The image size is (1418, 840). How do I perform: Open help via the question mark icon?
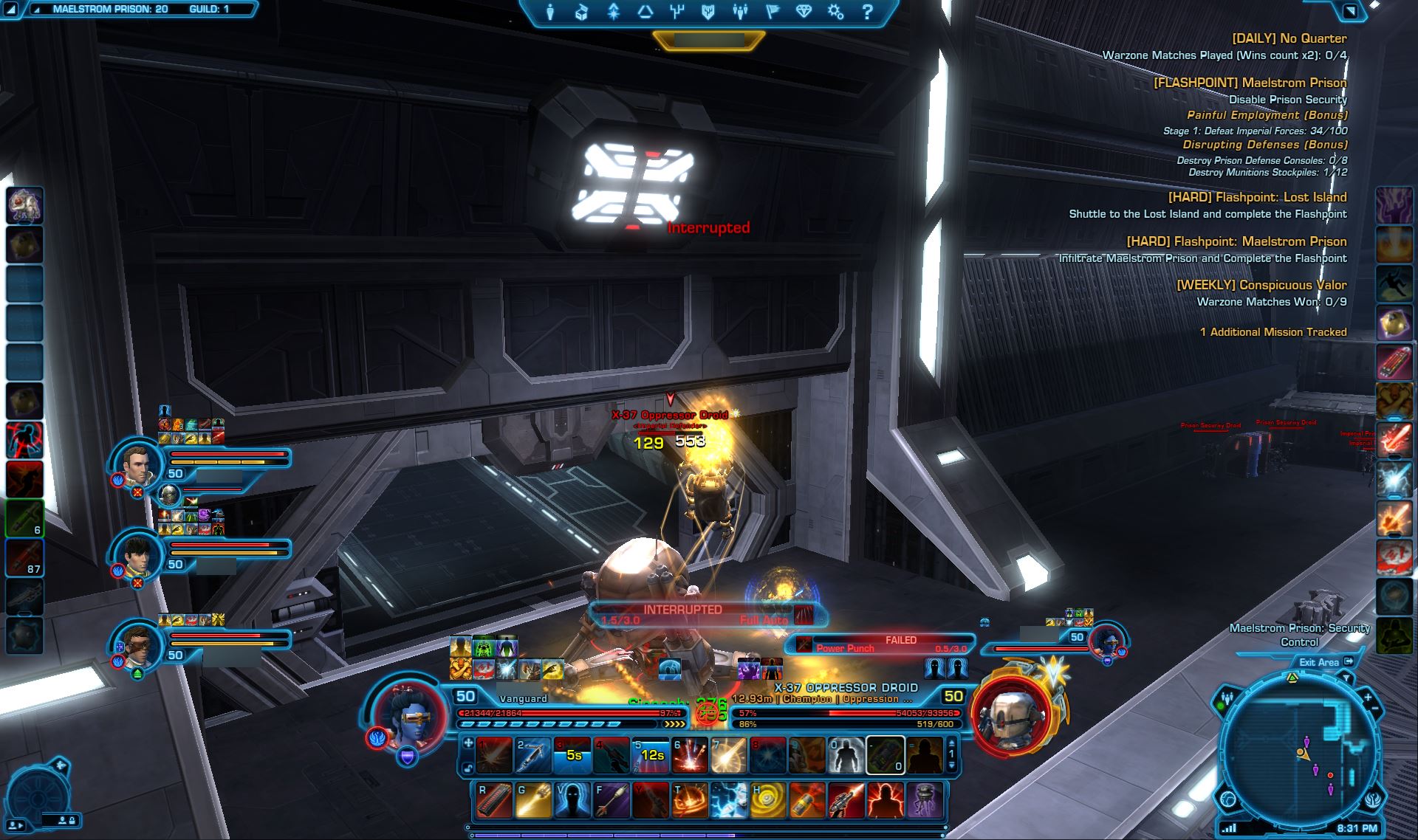click(868, 12)
